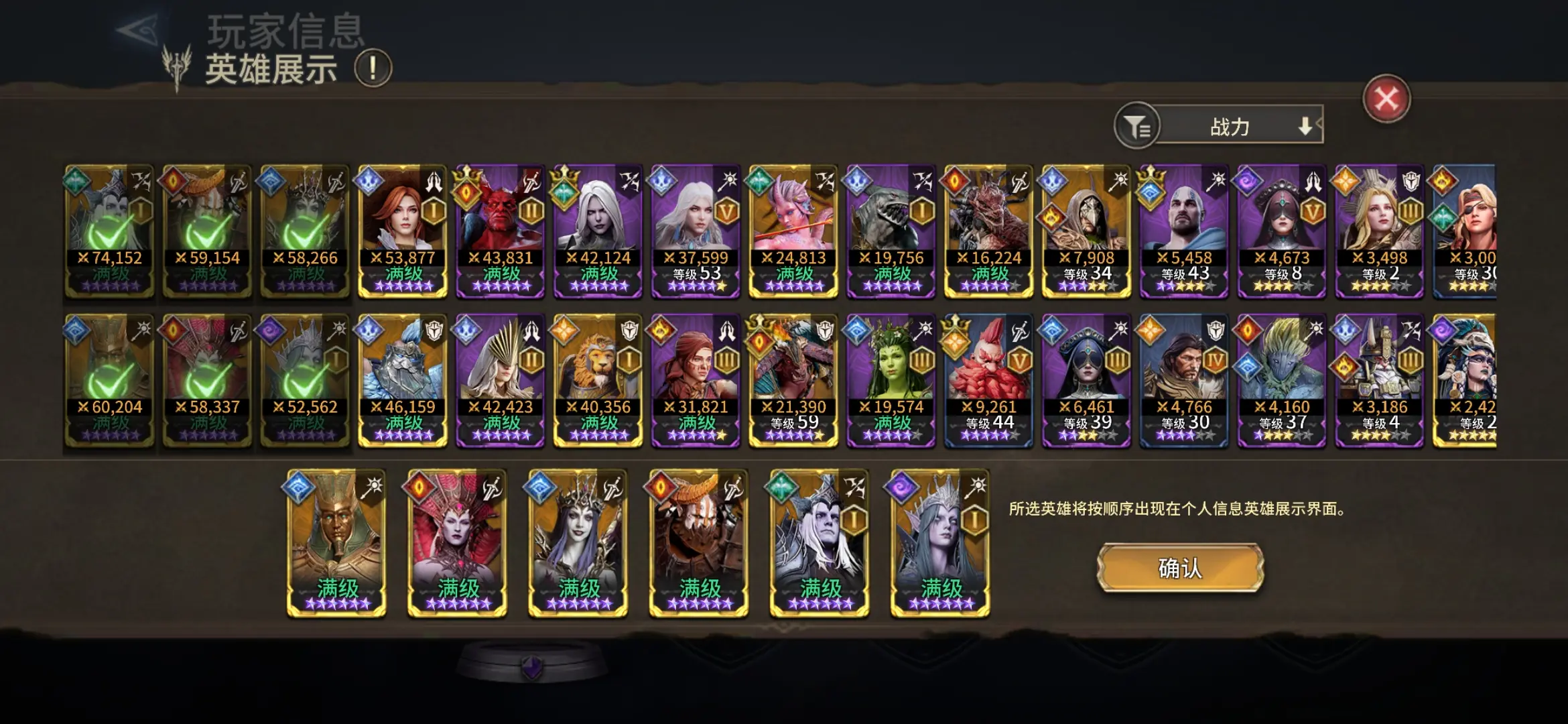The image size is (1568, 724).
Task: Remove the golden pharaoh from showcase slots
Action: tap(336, 543)
